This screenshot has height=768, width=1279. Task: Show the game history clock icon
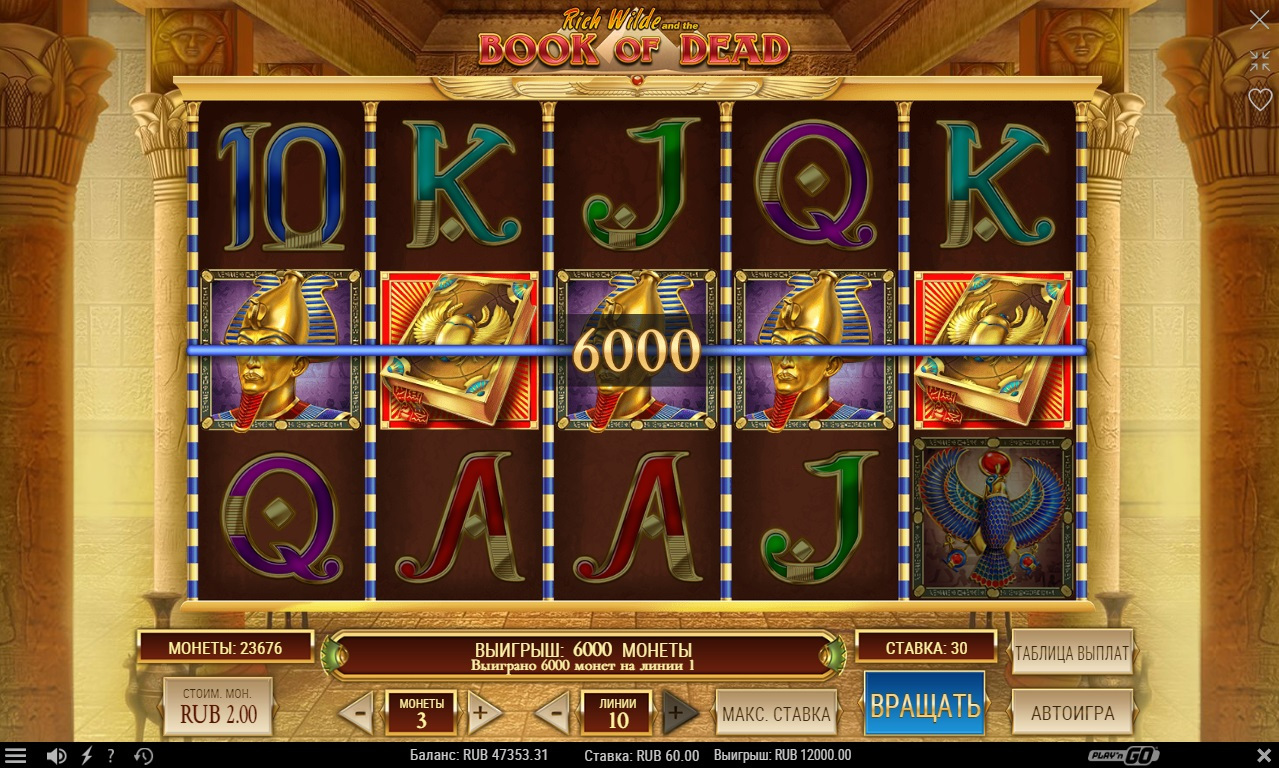coord(143,756)
